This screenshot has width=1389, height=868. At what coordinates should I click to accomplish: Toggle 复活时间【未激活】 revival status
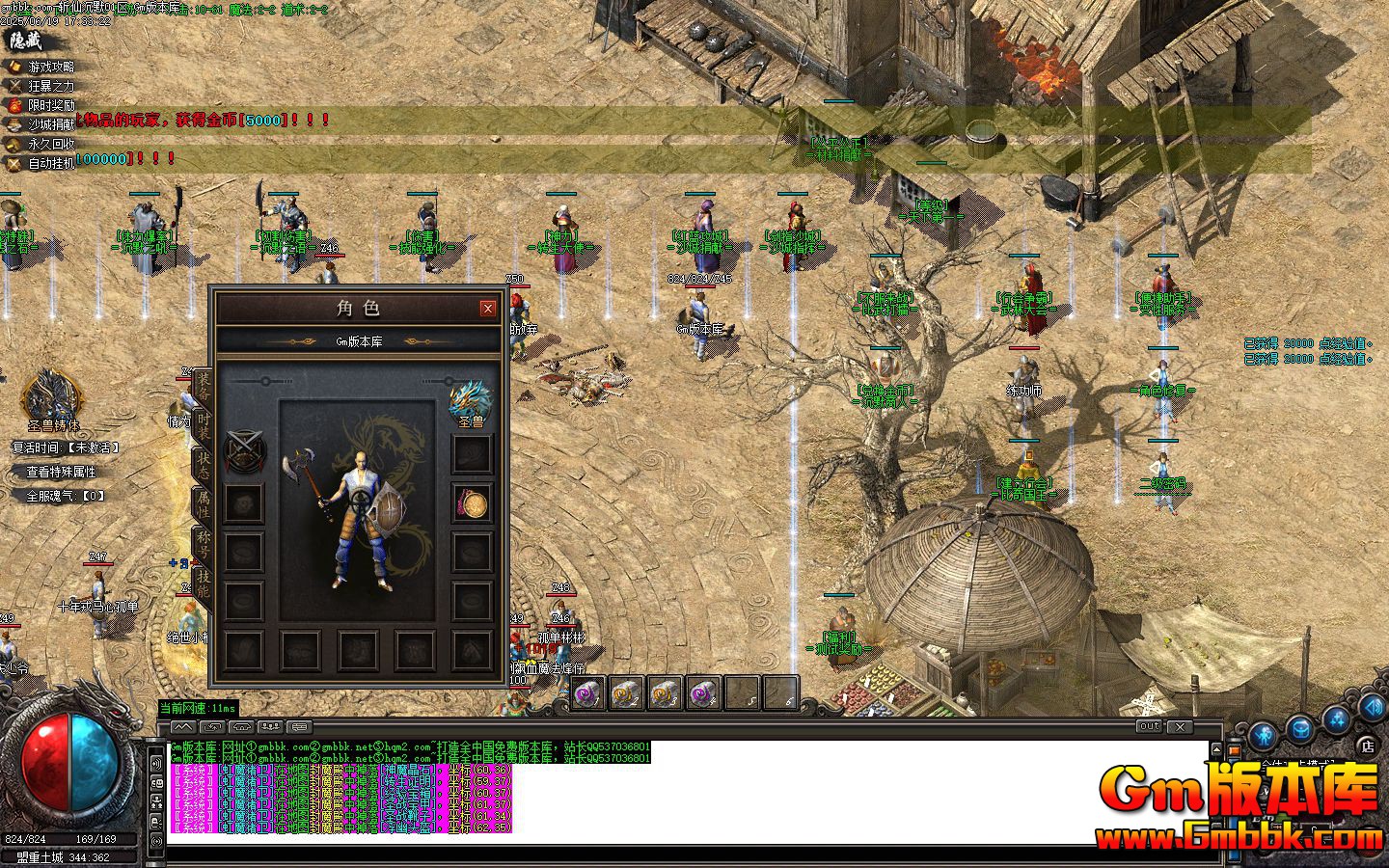65,447
